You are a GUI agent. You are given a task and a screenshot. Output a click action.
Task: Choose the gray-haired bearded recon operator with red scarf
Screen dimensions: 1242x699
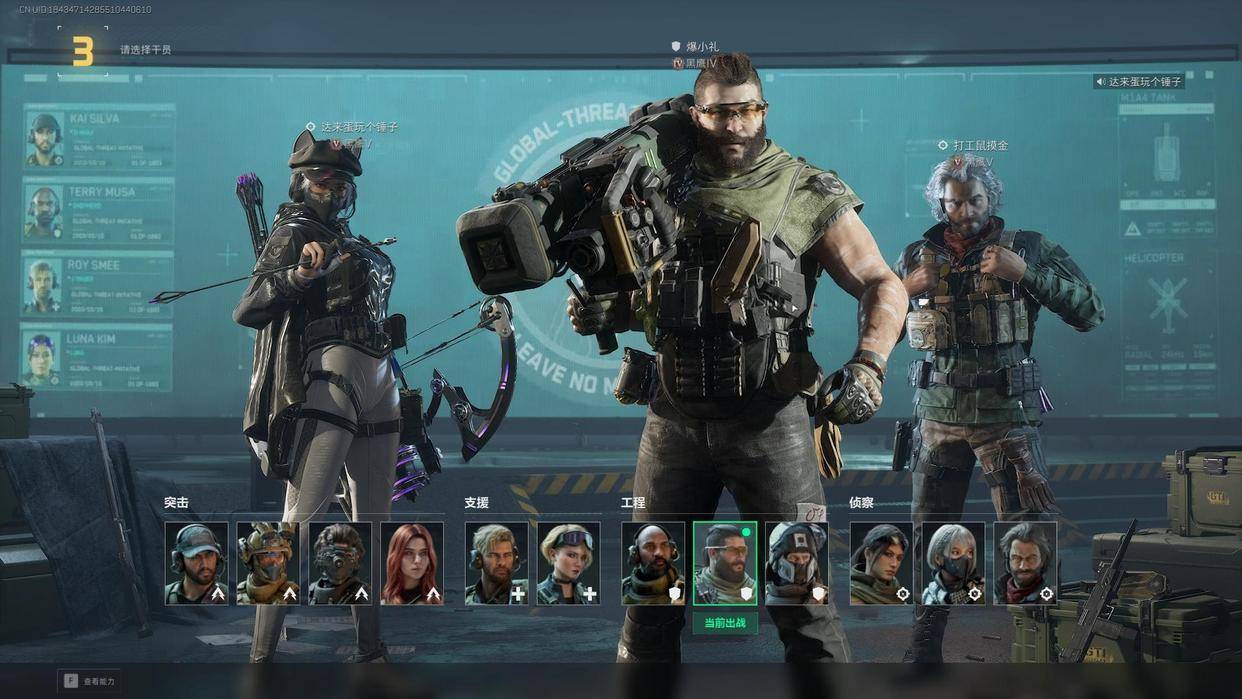click(x=1025, y=563)
